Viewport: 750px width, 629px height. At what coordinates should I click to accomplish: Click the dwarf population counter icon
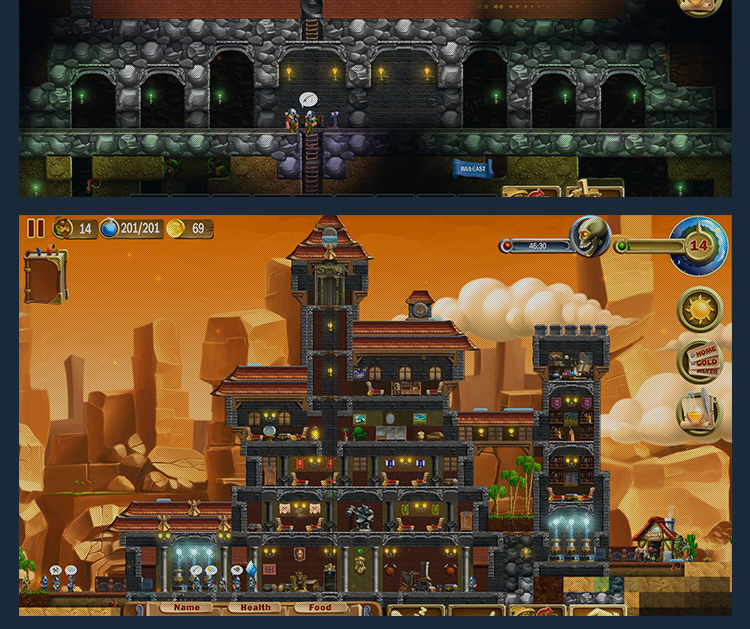64,229
